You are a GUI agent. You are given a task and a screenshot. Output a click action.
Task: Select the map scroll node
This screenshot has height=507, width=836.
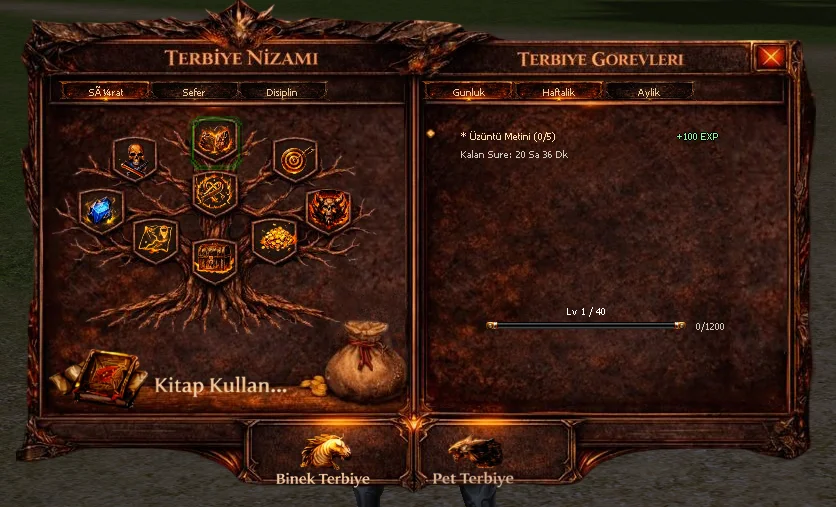[155, 240]
